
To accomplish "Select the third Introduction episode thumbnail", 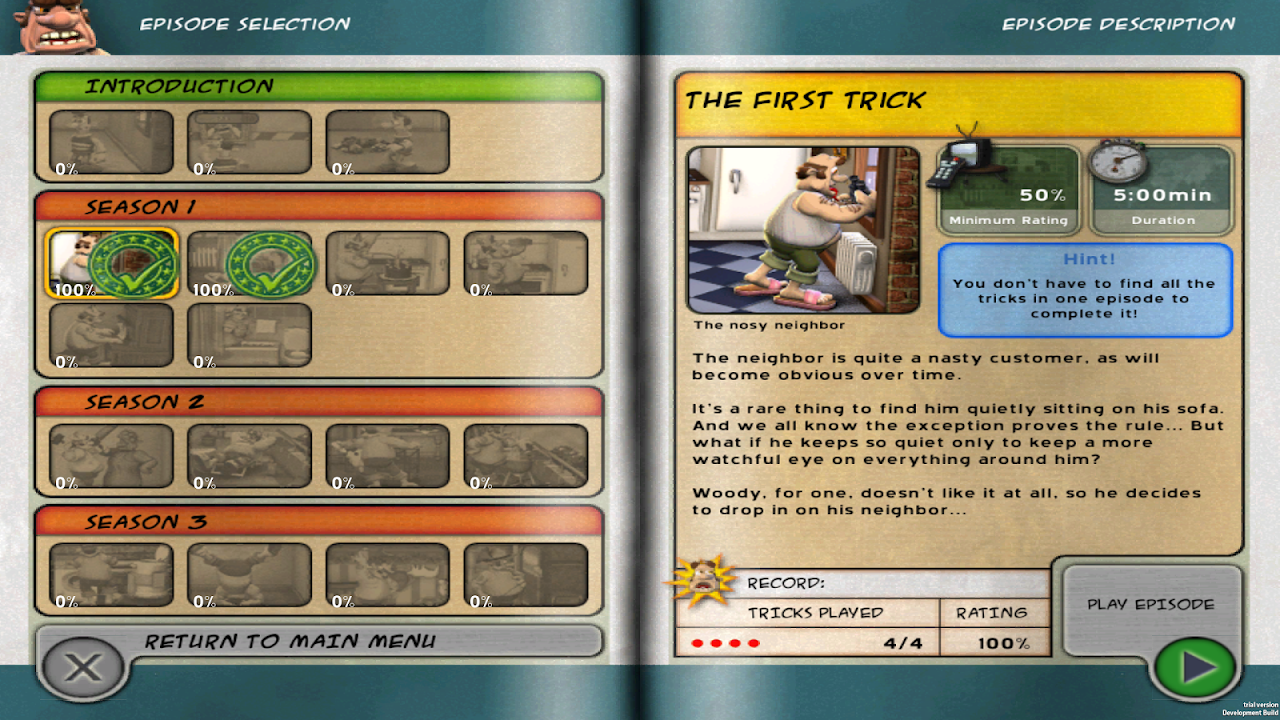I will click(x=387, y=140).
